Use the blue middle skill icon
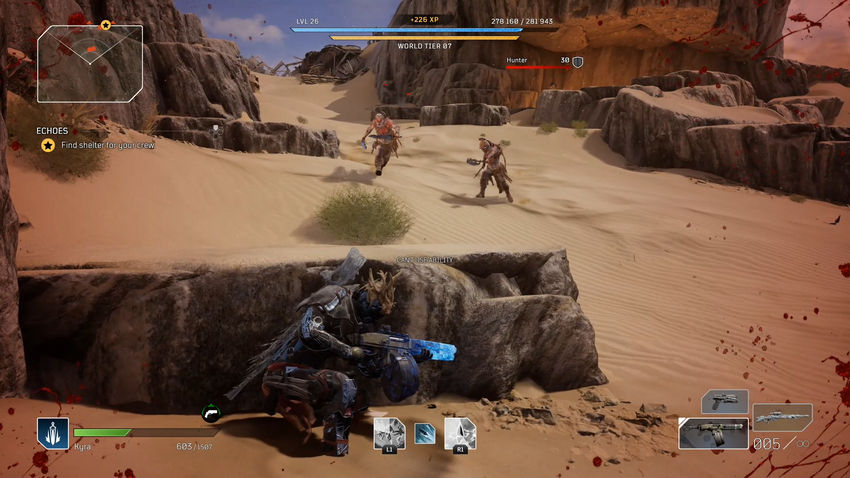The width and height of the screenshot is (850, 478). point(425,433)
